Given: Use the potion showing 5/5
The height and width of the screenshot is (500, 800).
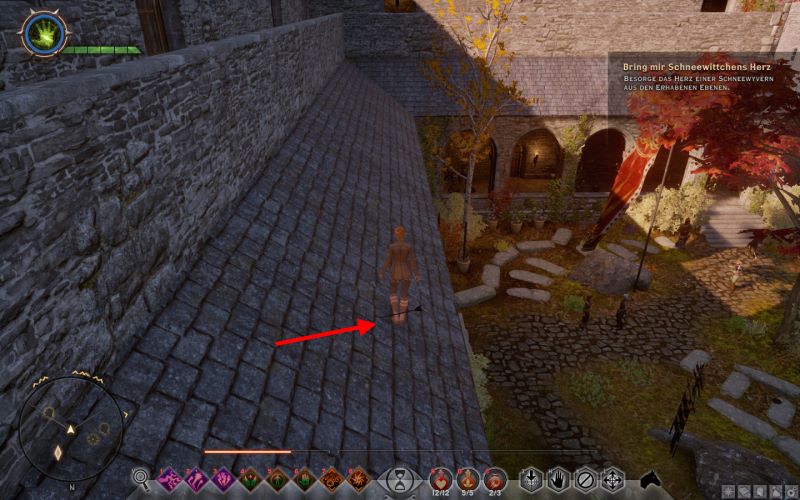Looking at the screenshot, I should 467,478.
